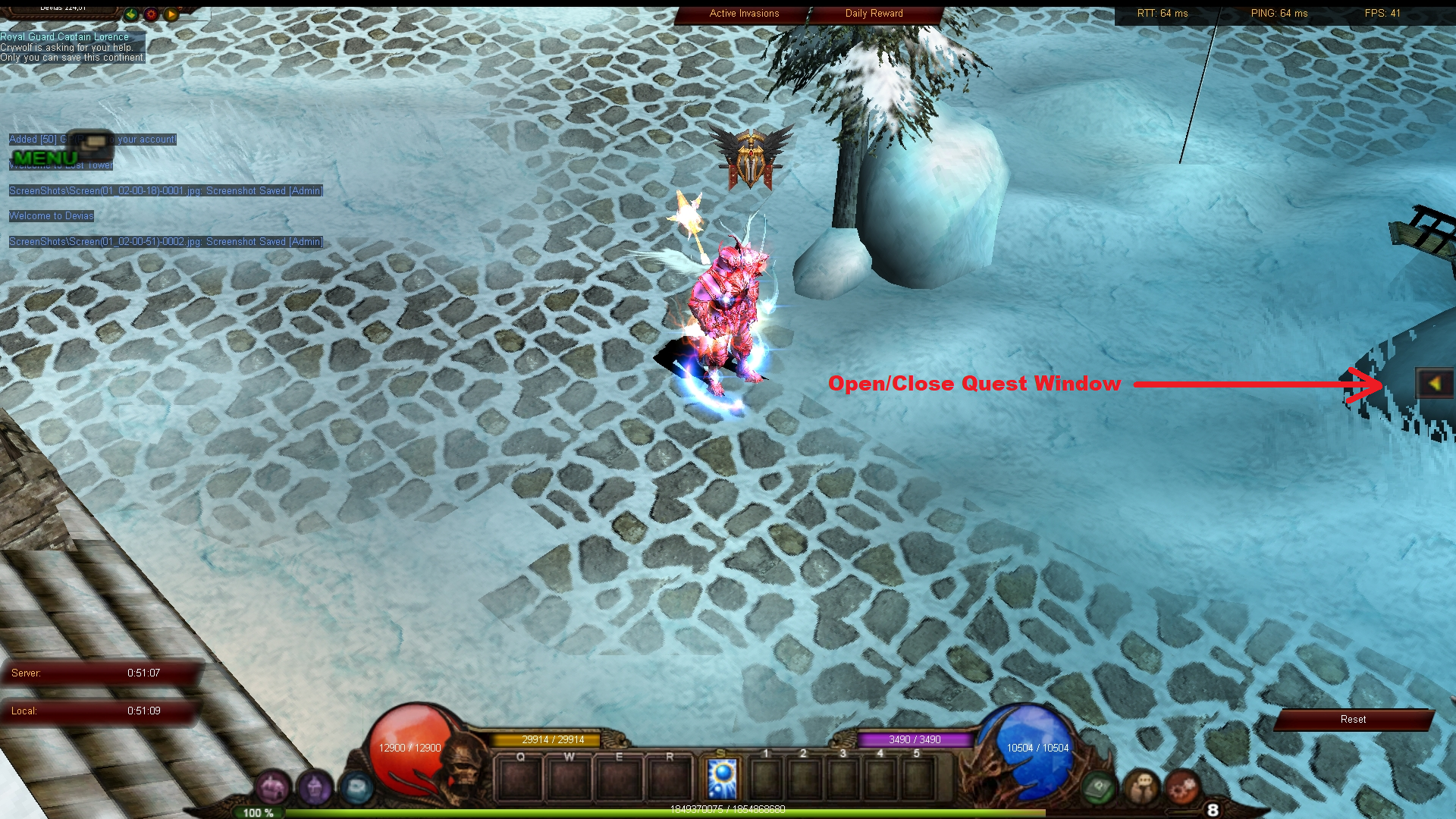
Task: Click the 100% experience bar
Action: point(258,812)
